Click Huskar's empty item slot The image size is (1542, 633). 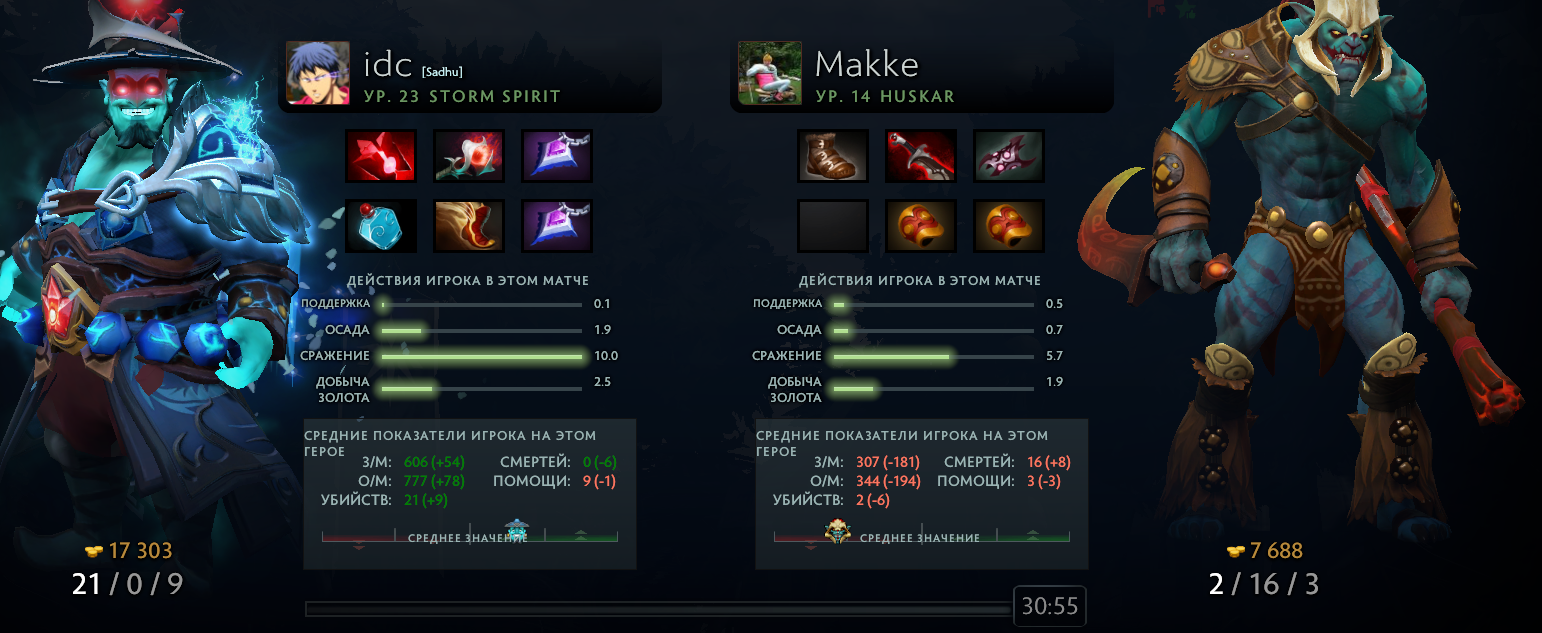(x=832, y=225)
